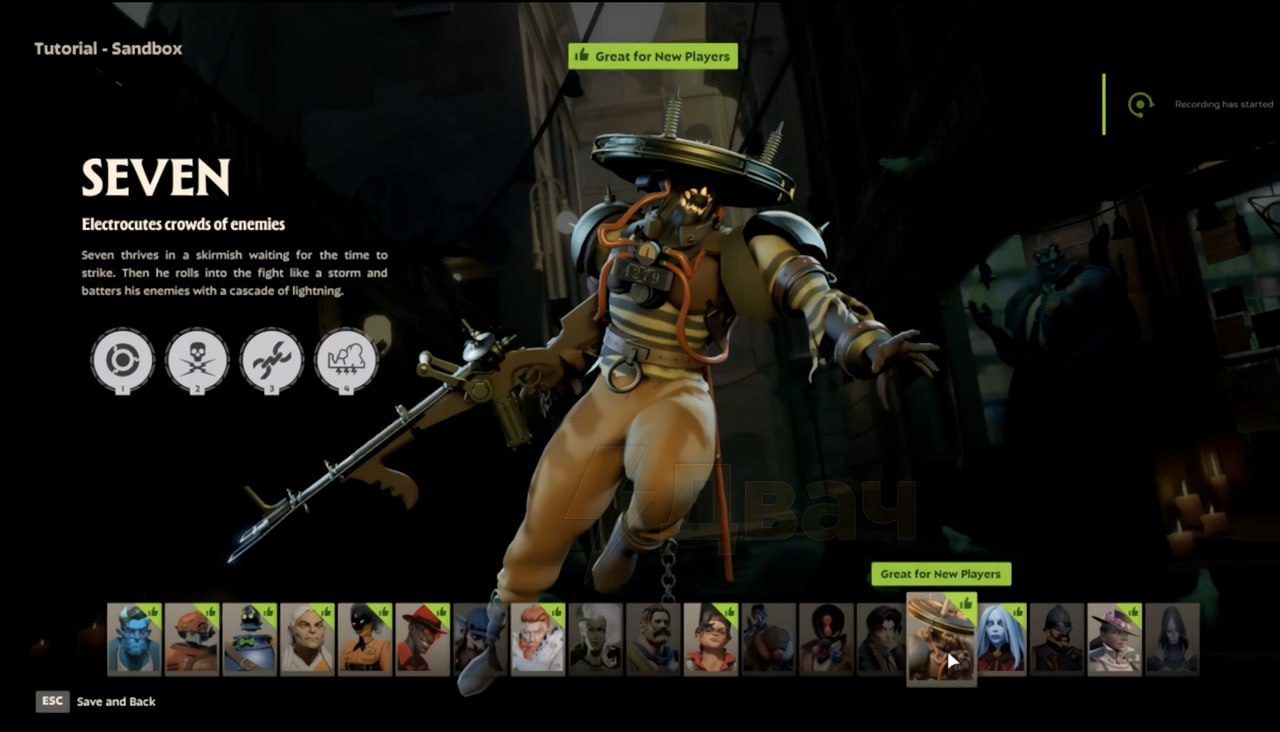Choose the mustached man portrait
This screenshot has height=732, width=1280.
[654, 638]
